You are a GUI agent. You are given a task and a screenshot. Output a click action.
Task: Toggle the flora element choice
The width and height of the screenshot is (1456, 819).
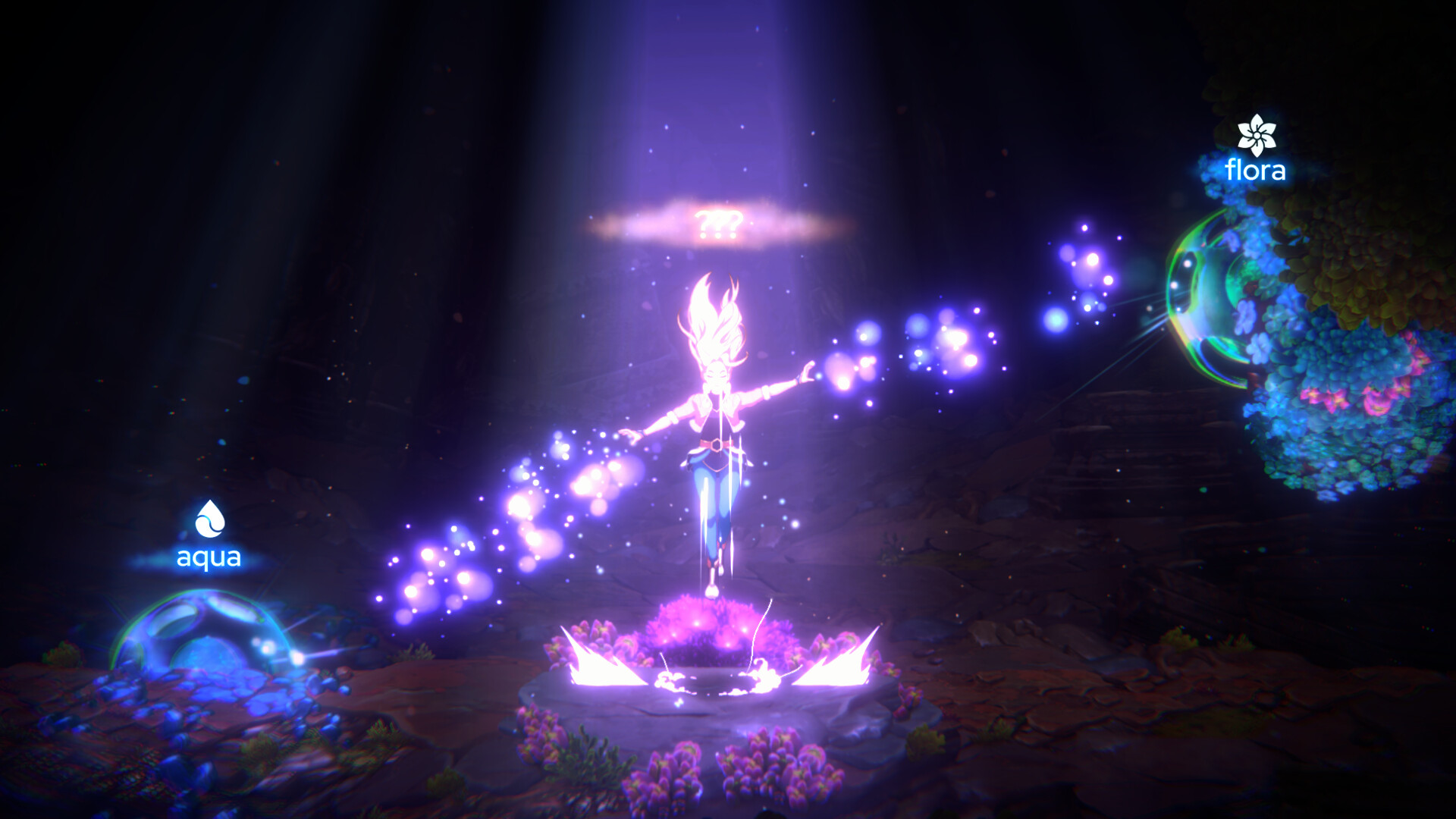click(x=1255, y=152)
